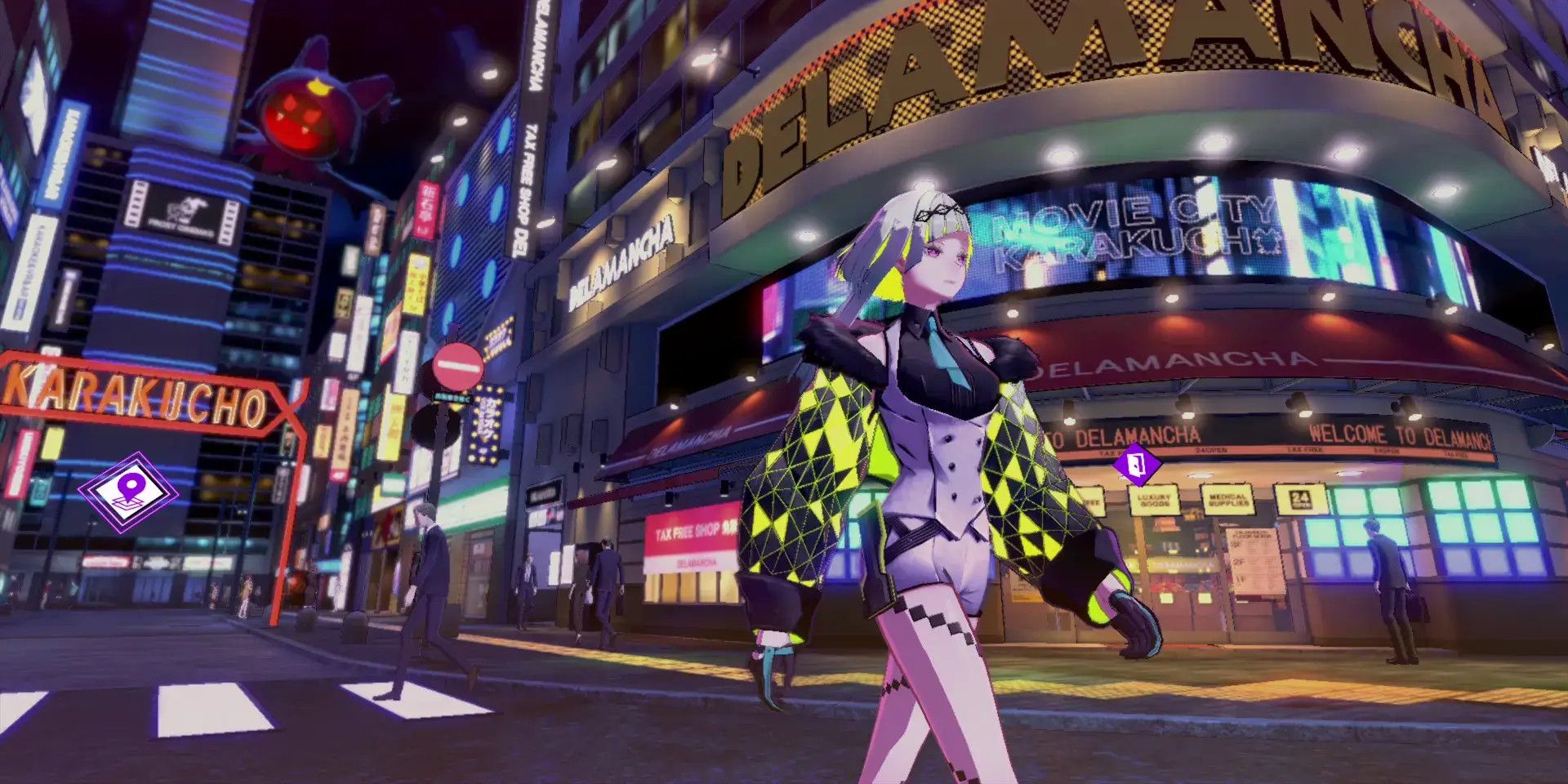The height and width of the screenshot is (784, 1568).
Task: Click the purple door entrance marker
Action: [1137, 465]
